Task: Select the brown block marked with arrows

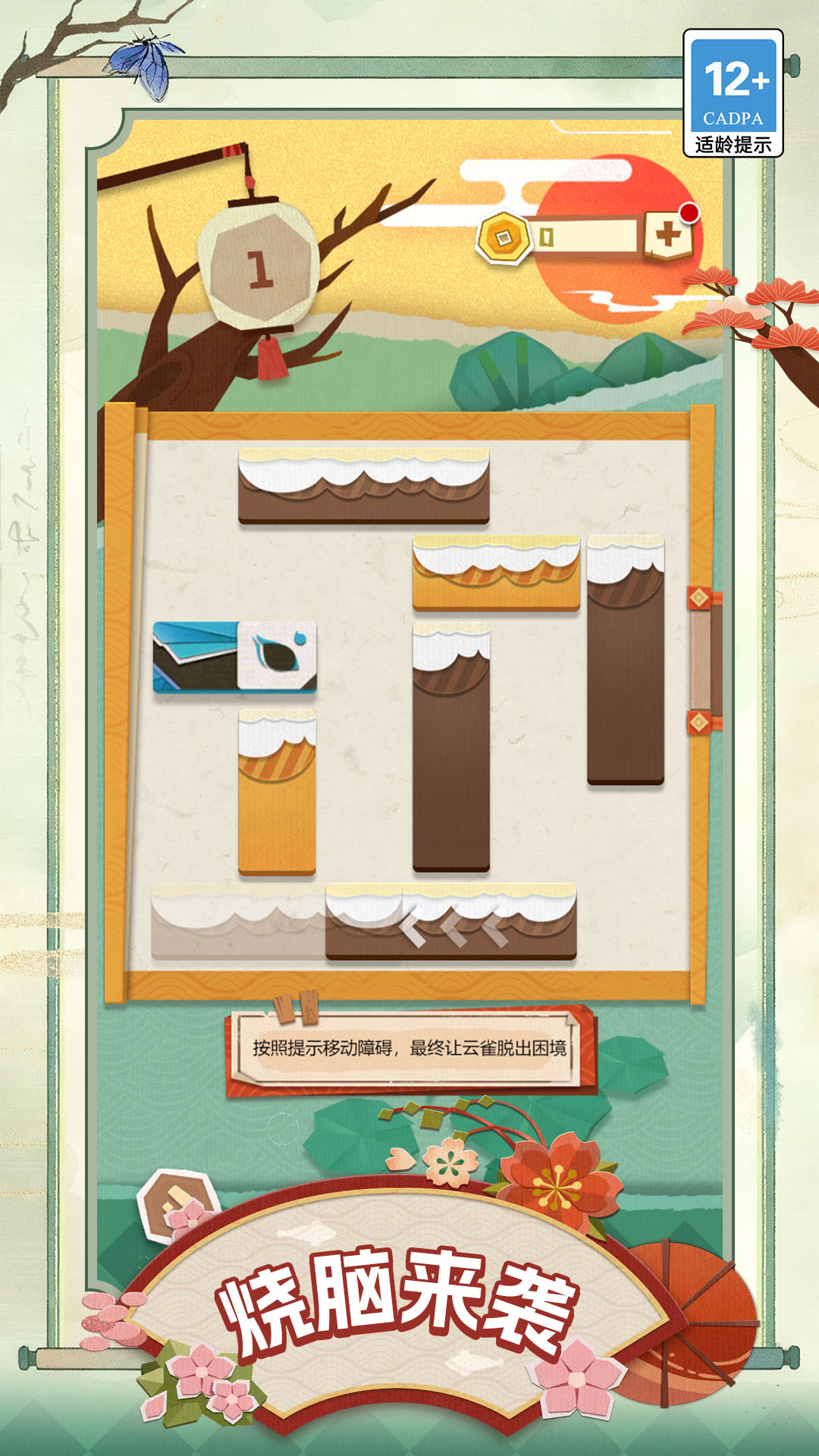Action: pos(451,923)
